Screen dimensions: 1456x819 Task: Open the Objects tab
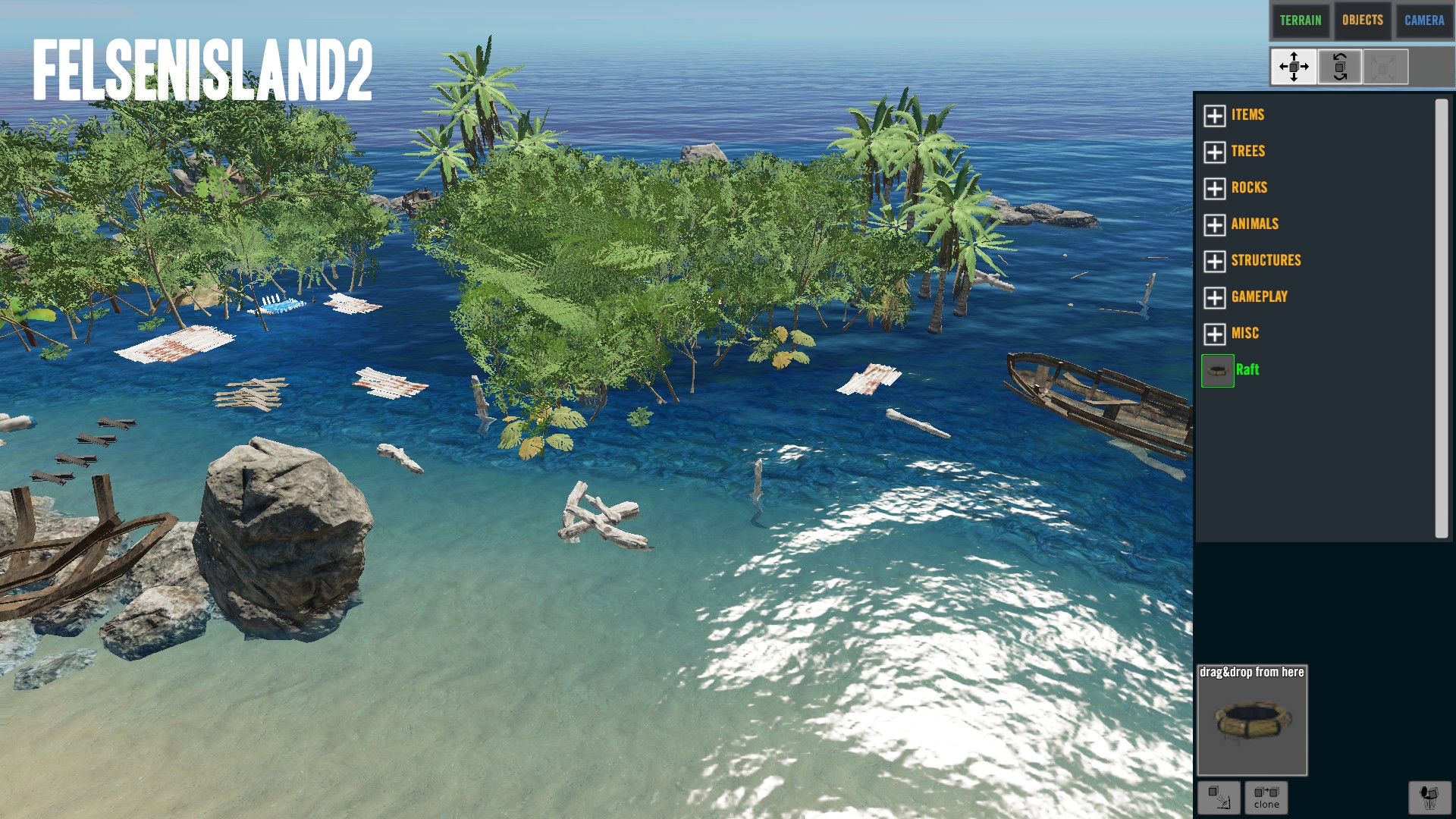click(1362, 20)
